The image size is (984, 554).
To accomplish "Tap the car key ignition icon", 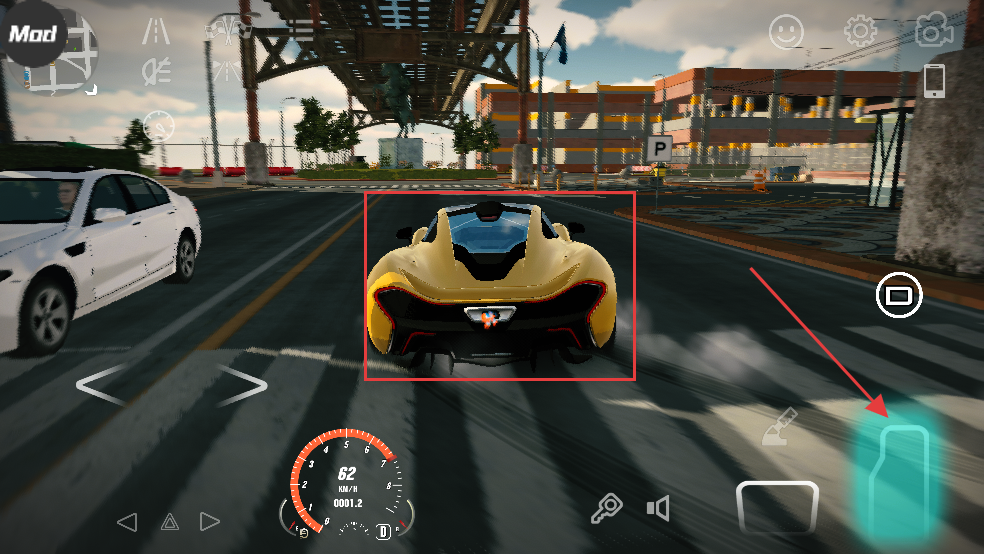I will (607, 509).
